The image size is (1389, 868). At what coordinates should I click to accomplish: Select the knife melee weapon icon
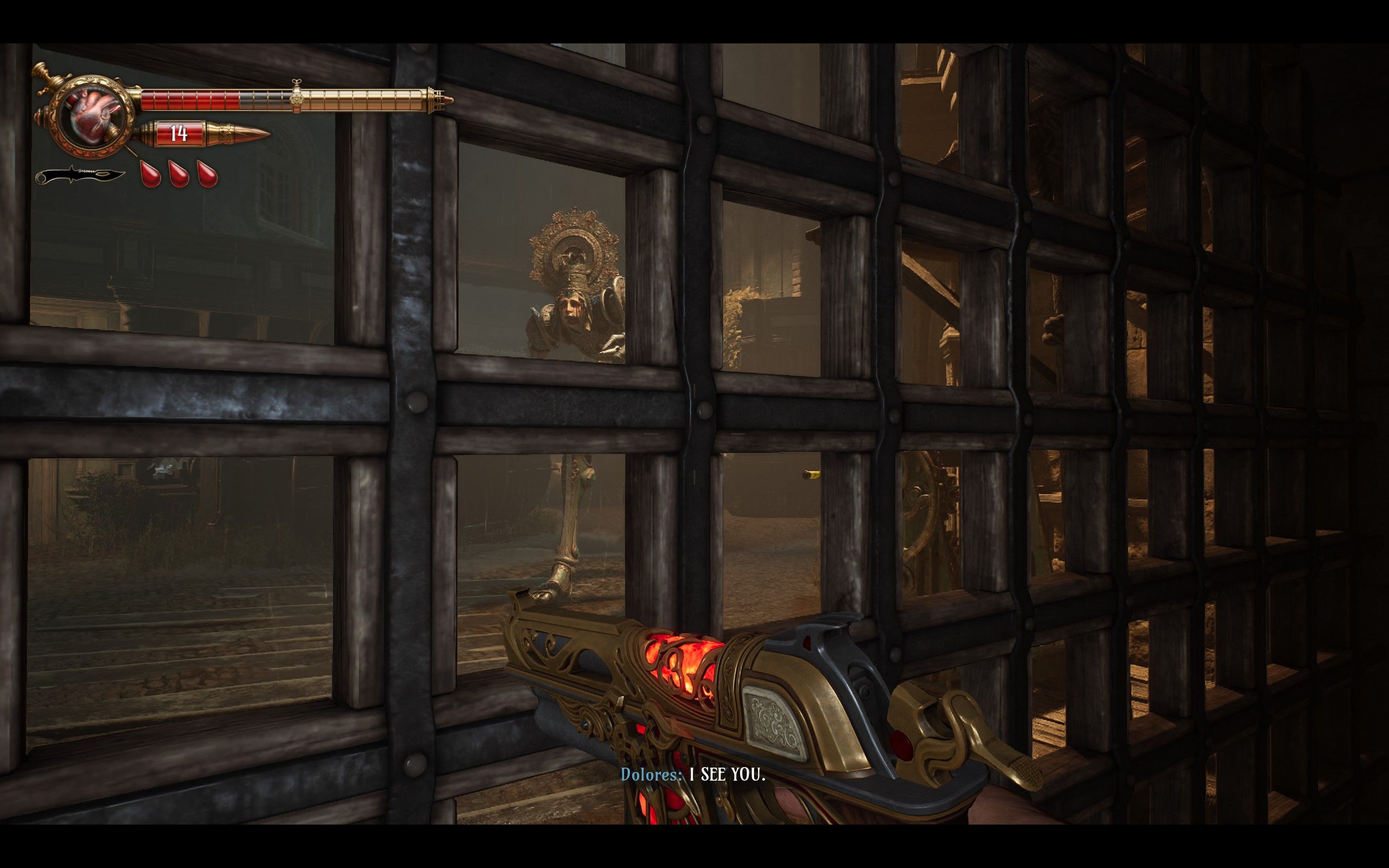(81, 175)
